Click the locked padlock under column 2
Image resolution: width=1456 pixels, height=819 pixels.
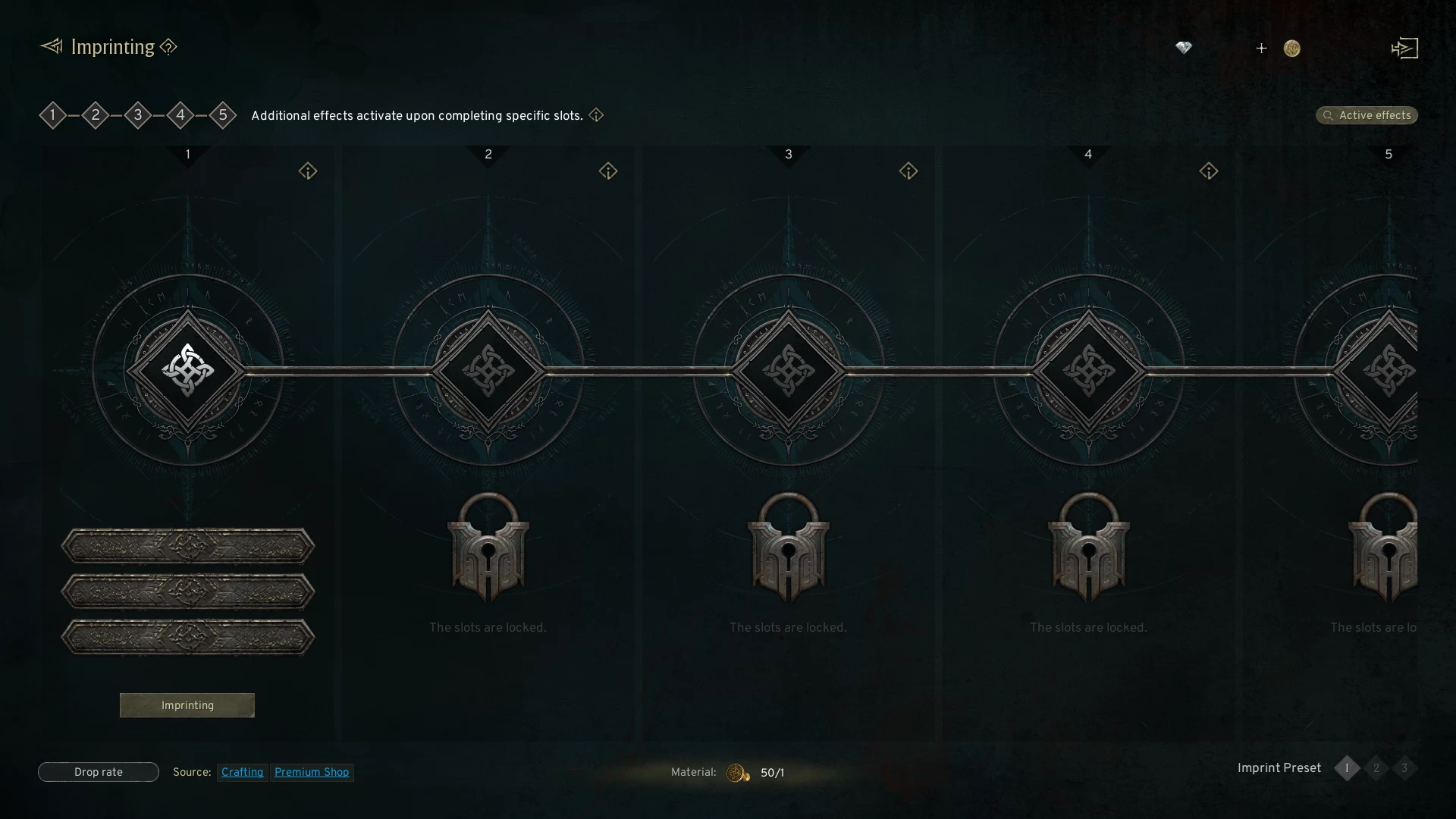pos(488,548)
